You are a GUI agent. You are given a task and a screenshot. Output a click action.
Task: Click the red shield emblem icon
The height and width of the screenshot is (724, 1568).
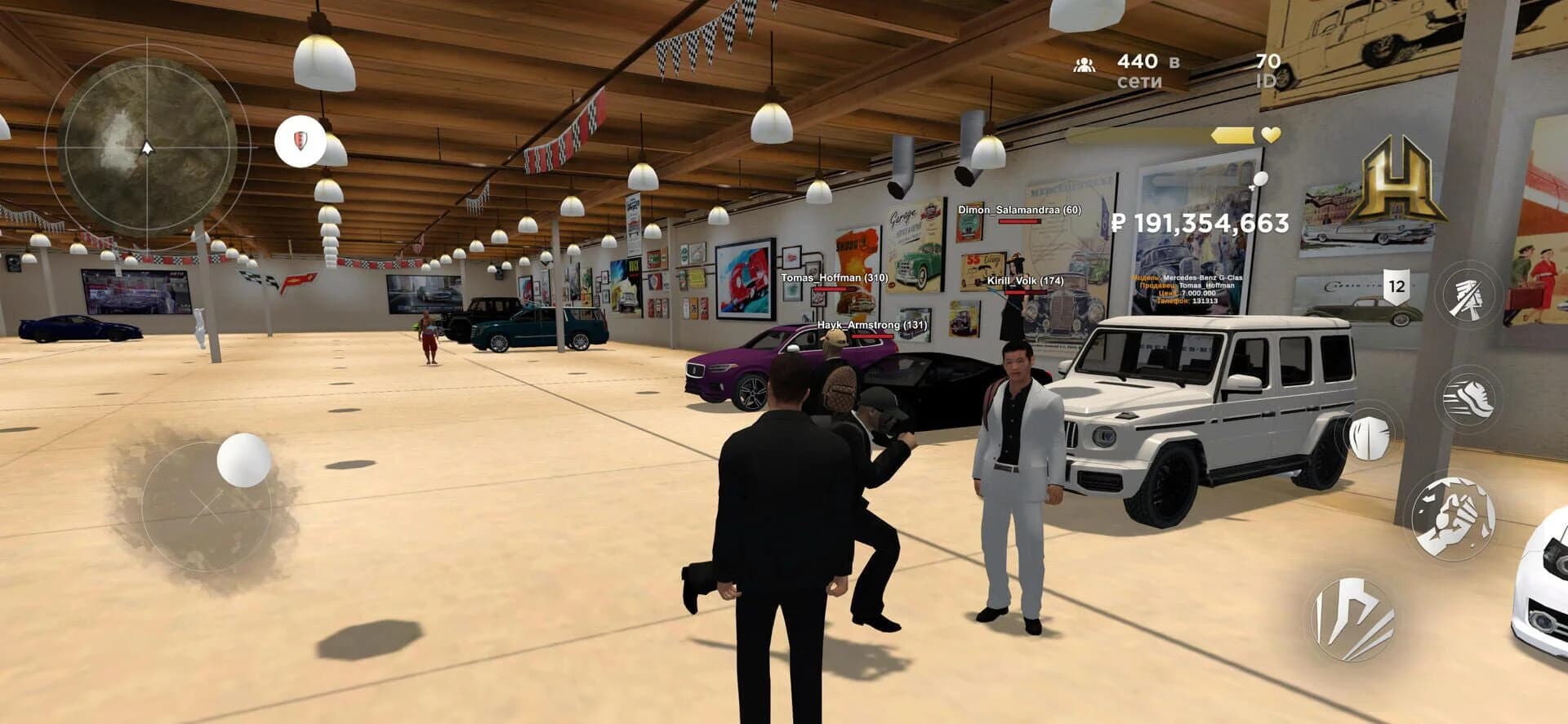tap(299, 140)
